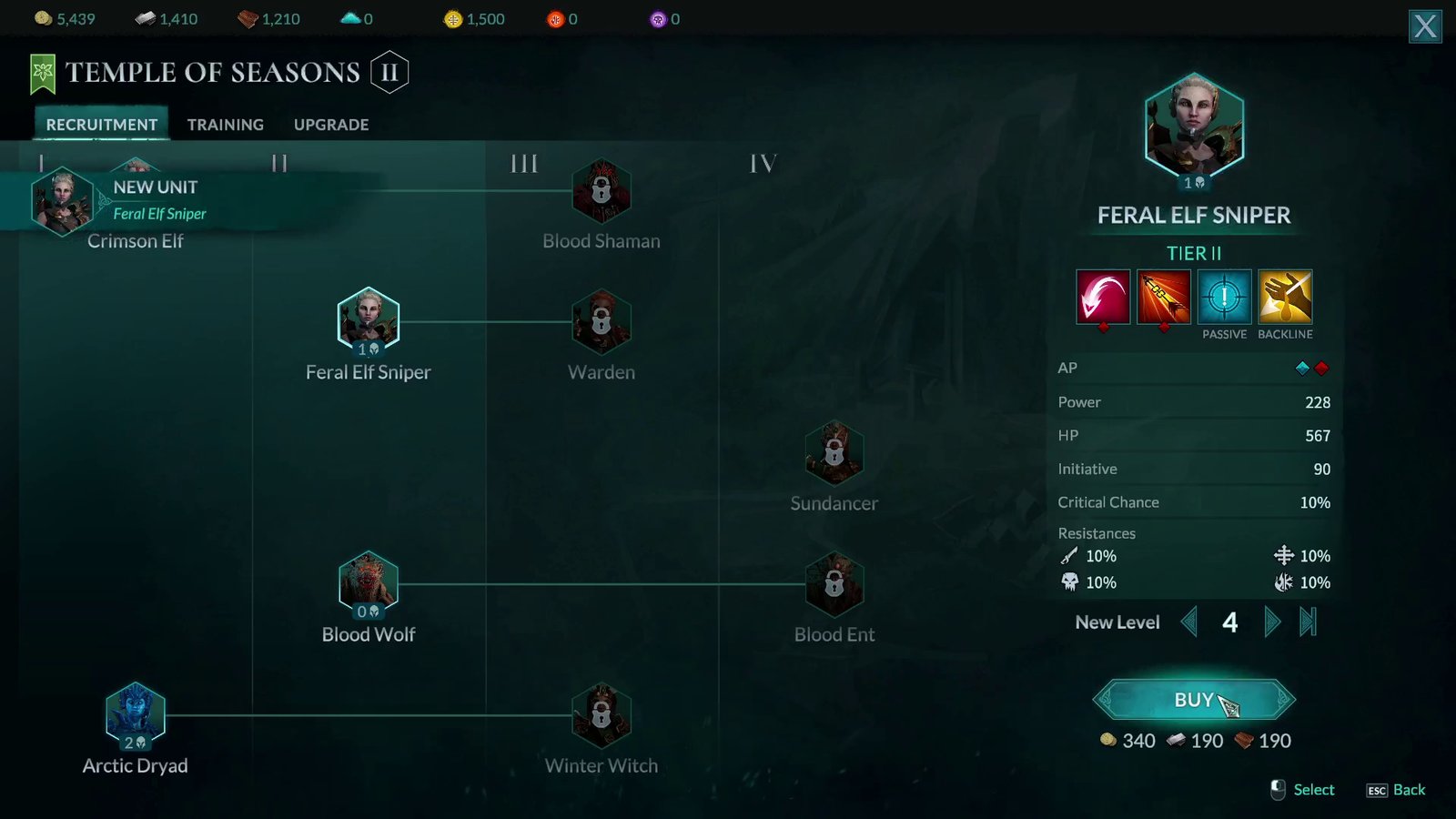Click the previous level left arrow
Image resolution: width=1456 pixels, height=819 pixels.
1190,622
